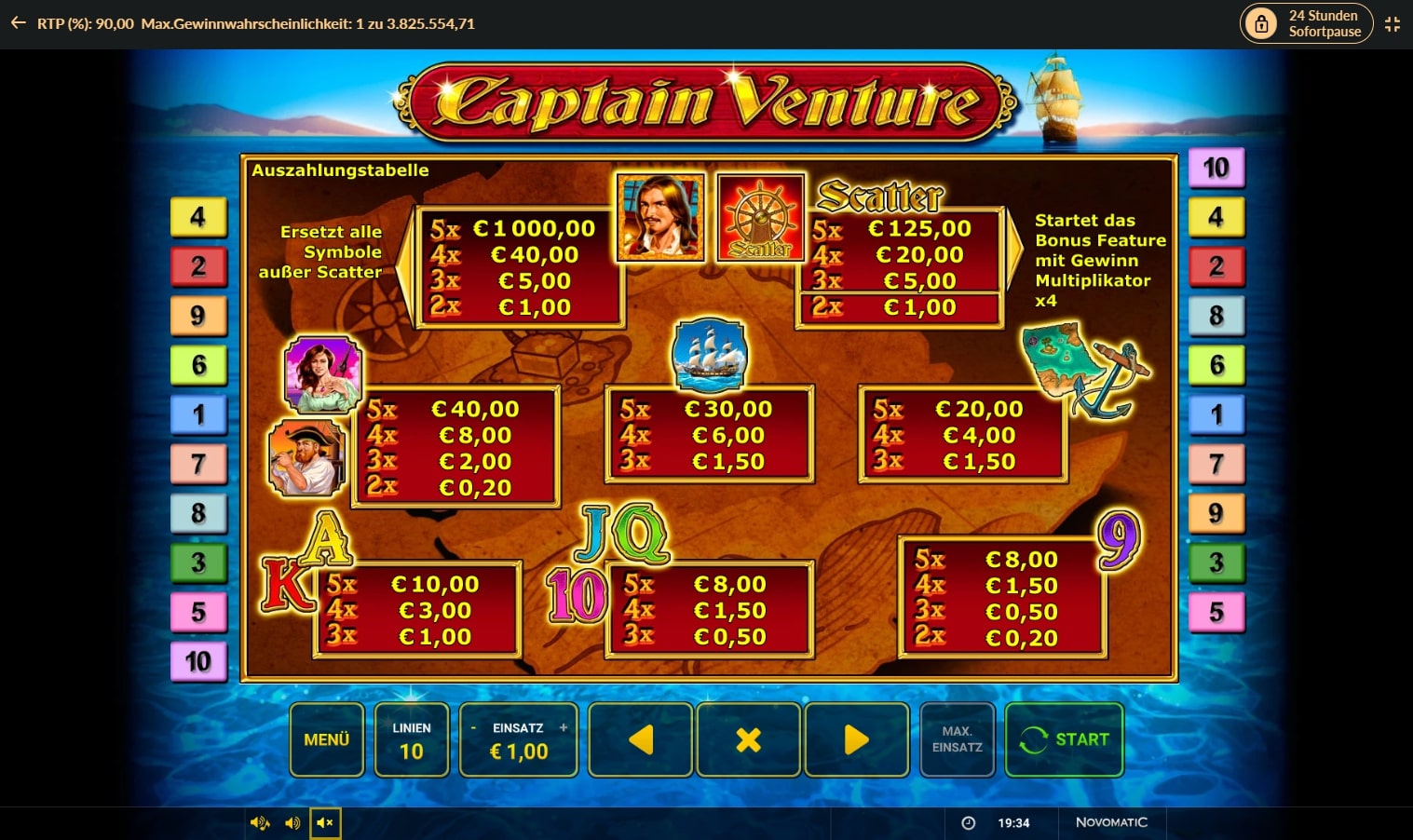
Task: Unmute sound via the crossed speaker icon
Action: point(325,822)
